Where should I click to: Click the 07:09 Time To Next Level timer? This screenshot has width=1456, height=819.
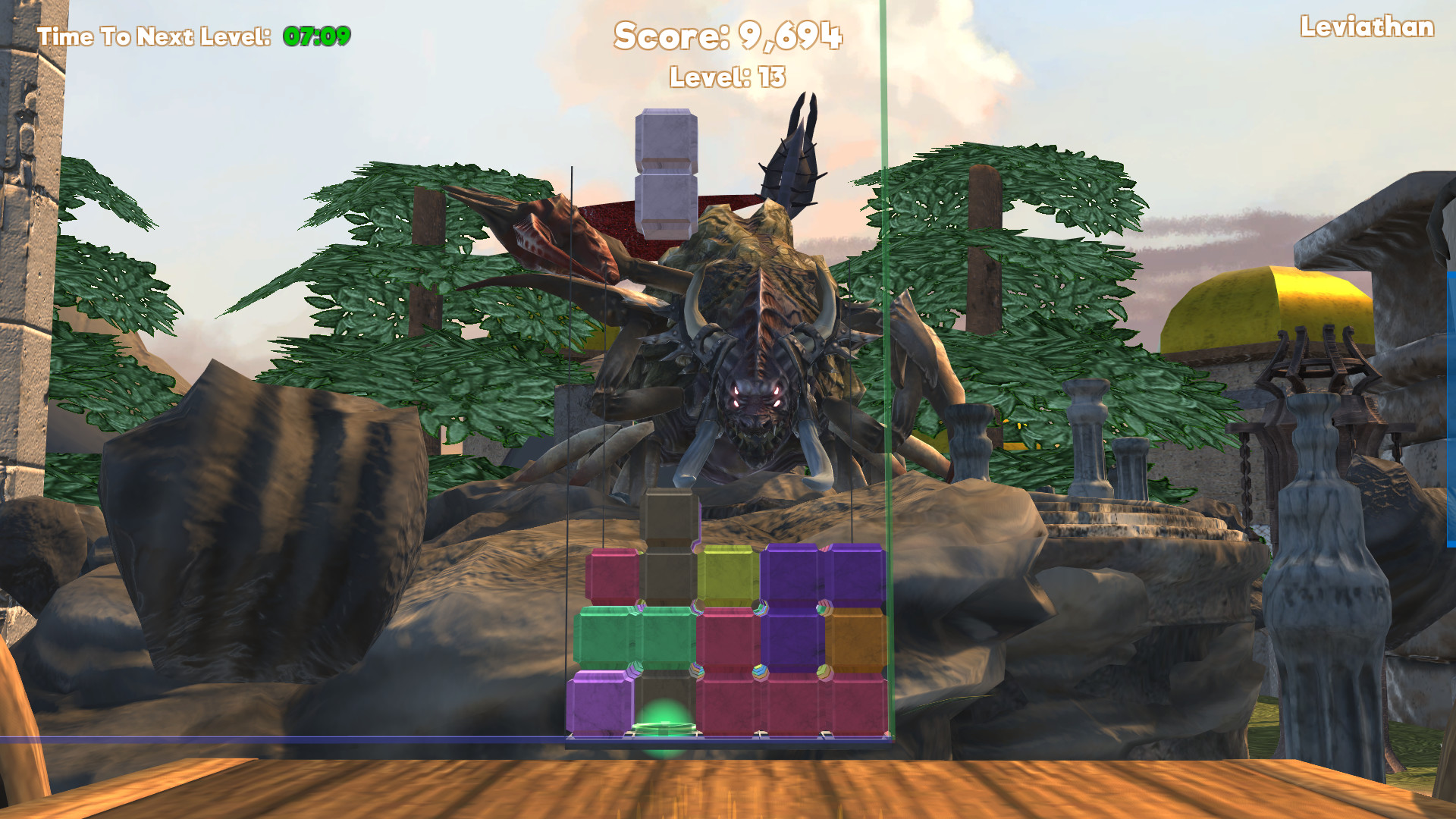[315, 33]
